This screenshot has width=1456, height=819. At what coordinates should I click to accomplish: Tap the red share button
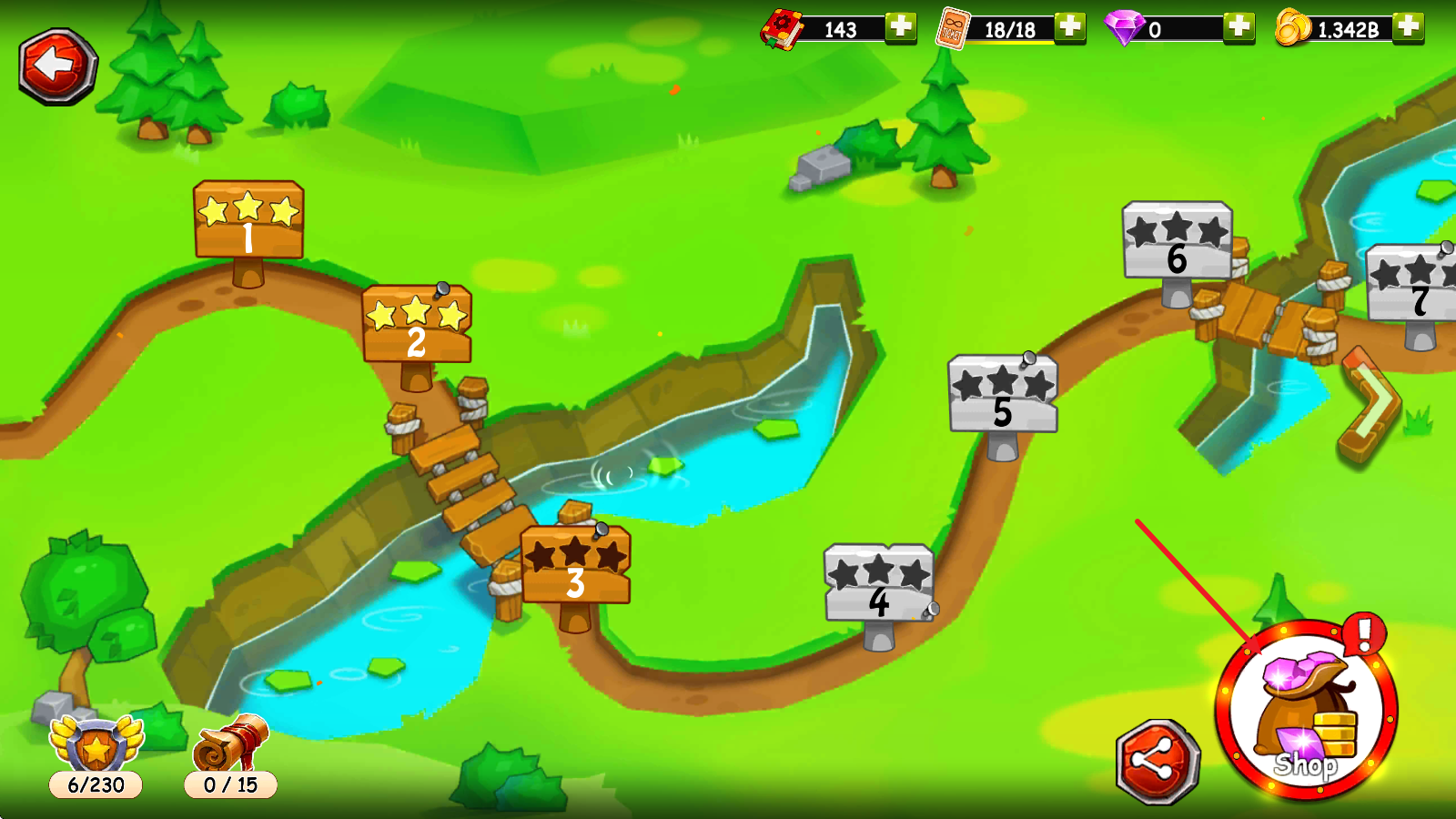click(1158, 763)
